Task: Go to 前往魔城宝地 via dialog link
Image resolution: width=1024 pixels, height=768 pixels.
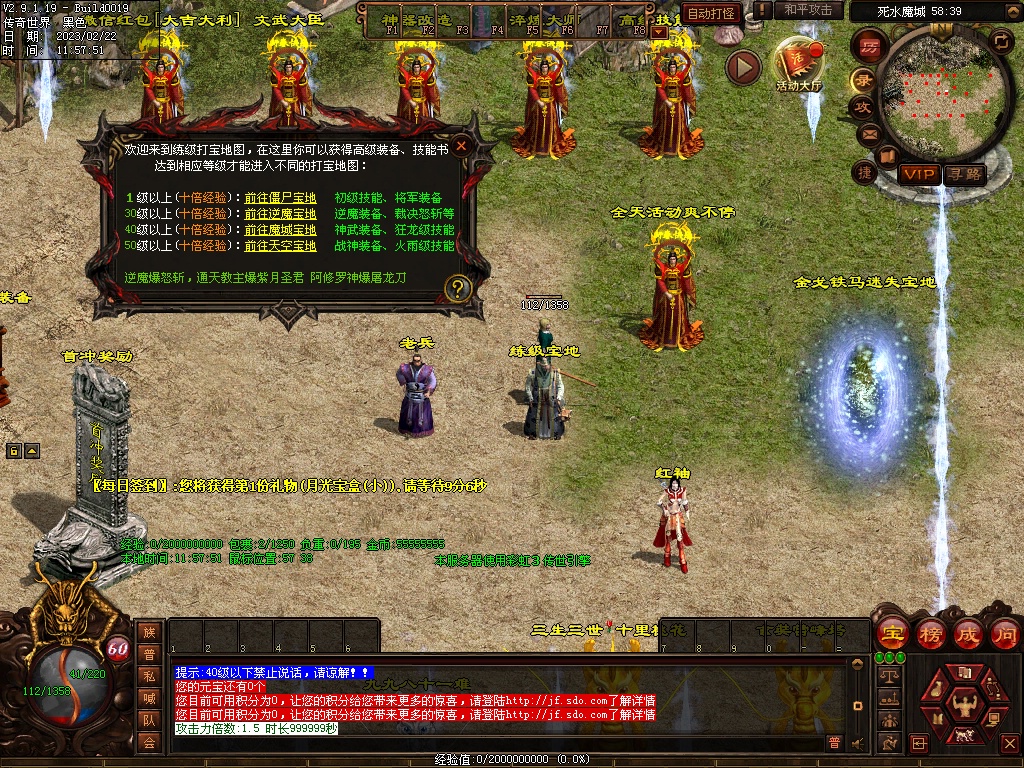Action: (280, 230)
